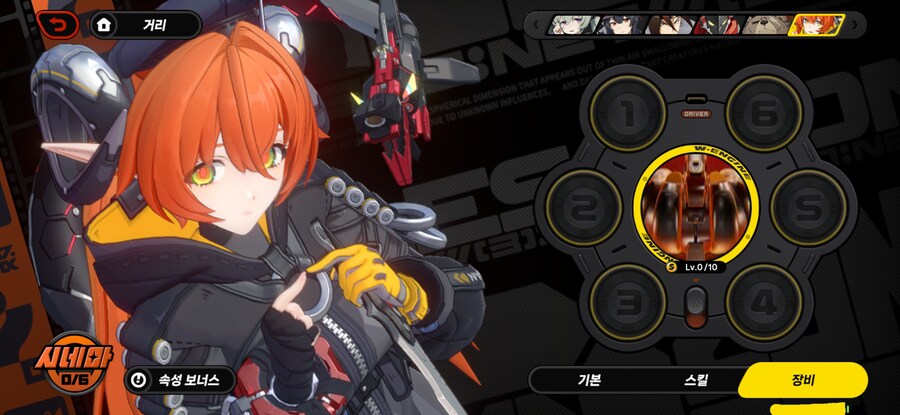Click the left arrow of the character strip
Viewport: 900px width, 415px height.
pos(534,25)
